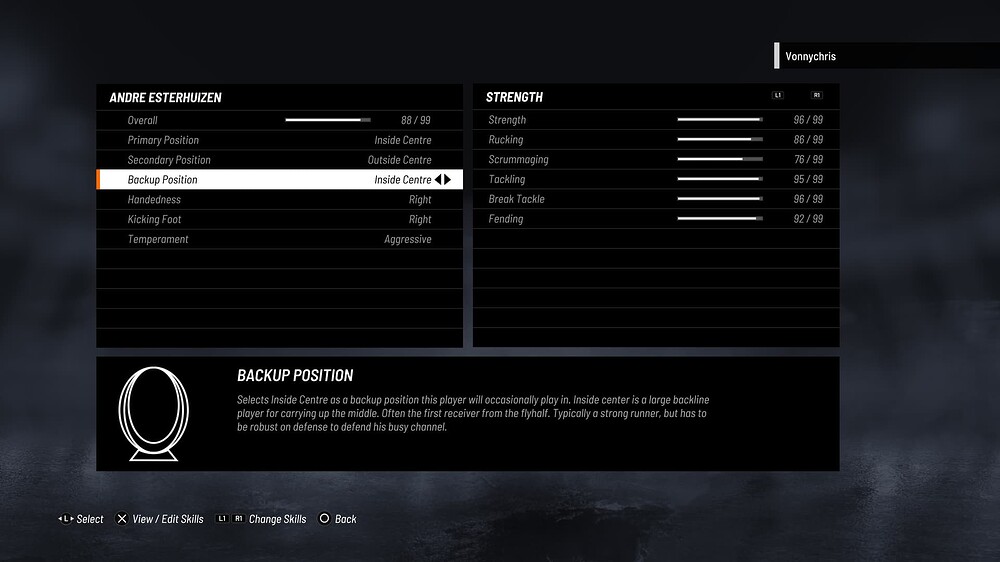Pick the Tackling skill row
The height and width of the screenshot is (562, 1000).
655,180
